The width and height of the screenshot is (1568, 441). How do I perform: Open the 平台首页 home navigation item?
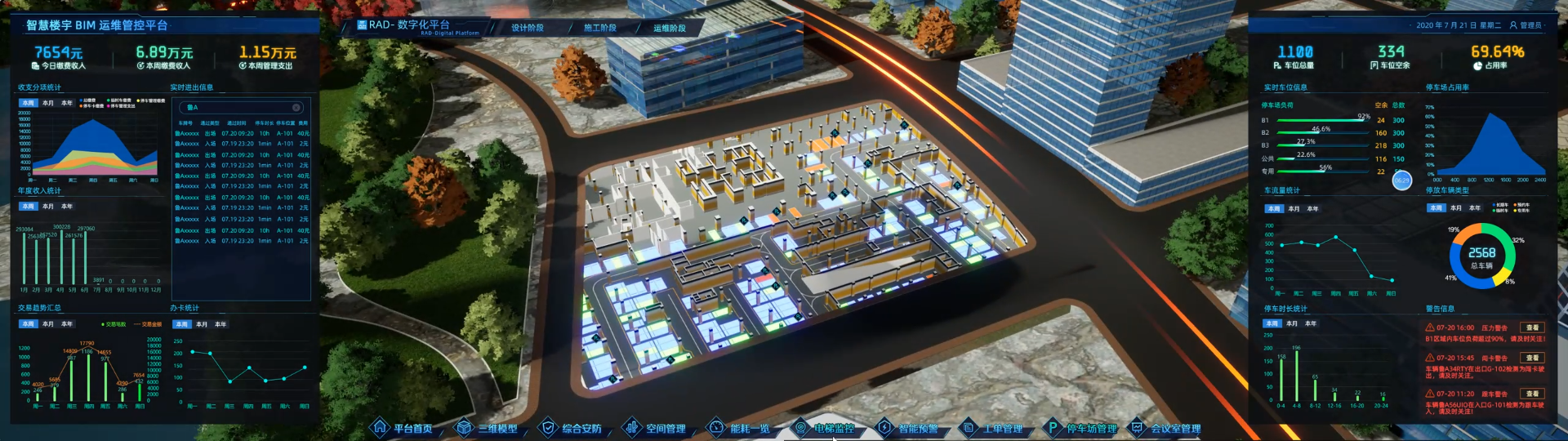pos(403,428)
